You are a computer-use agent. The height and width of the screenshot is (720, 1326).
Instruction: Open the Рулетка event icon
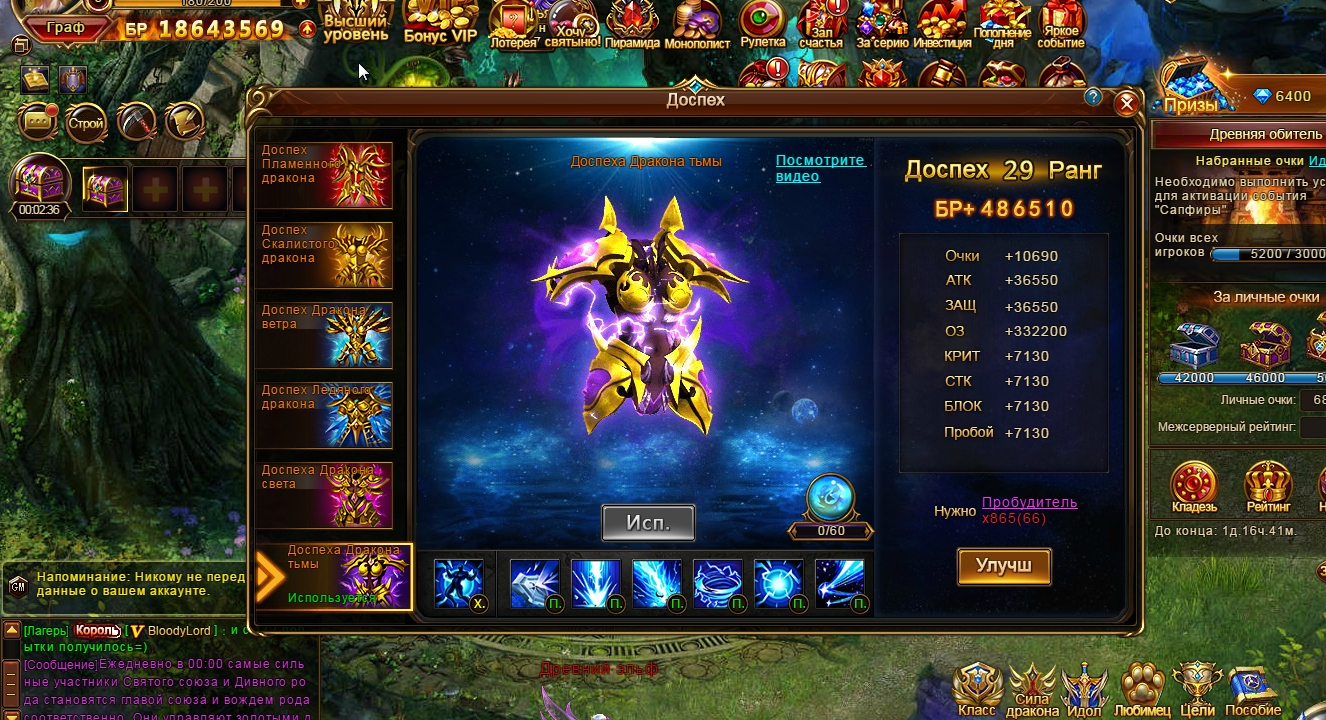pyautogui.click(x=763, y=22)
